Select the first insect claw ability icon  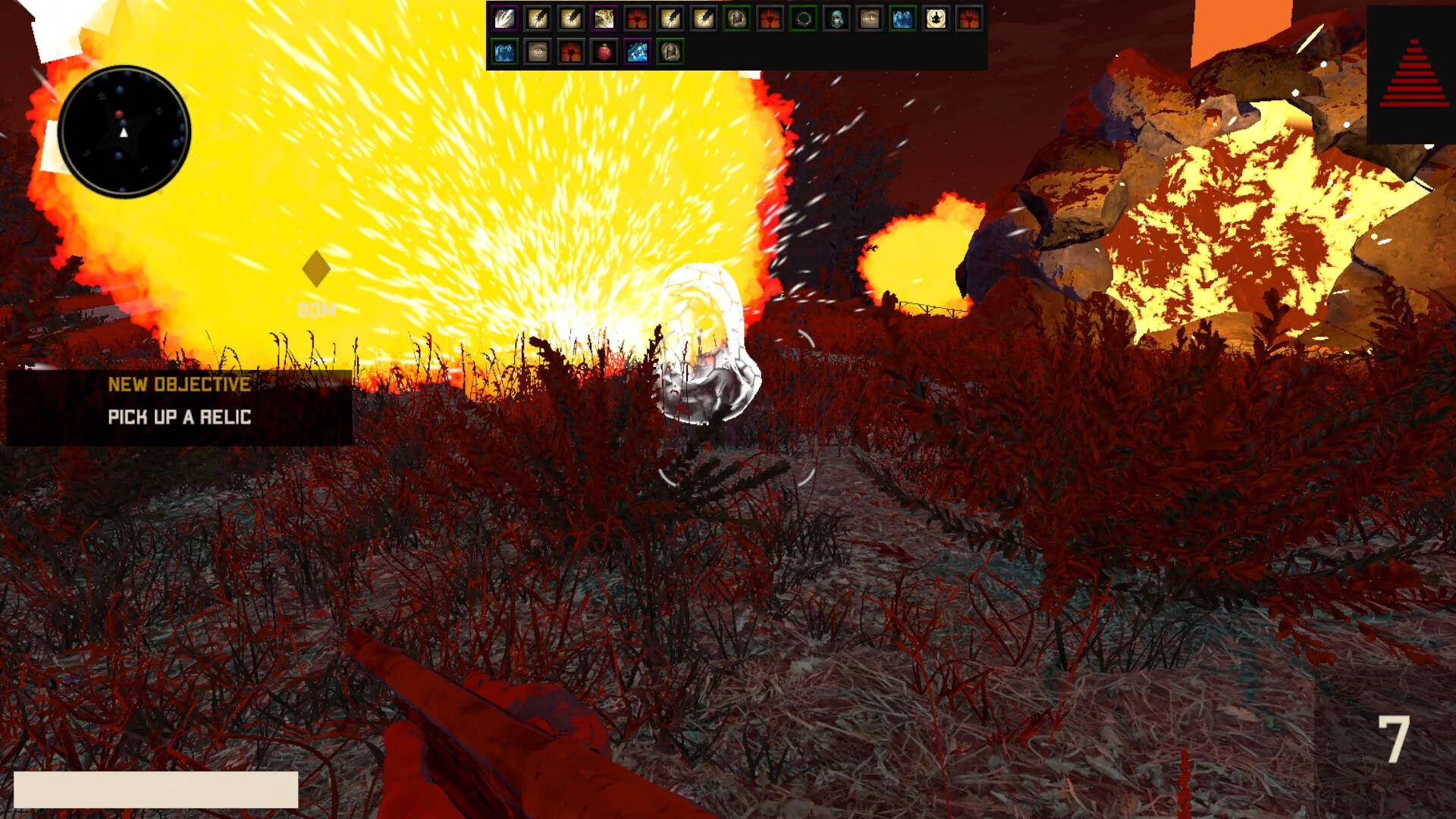[538, 18]
